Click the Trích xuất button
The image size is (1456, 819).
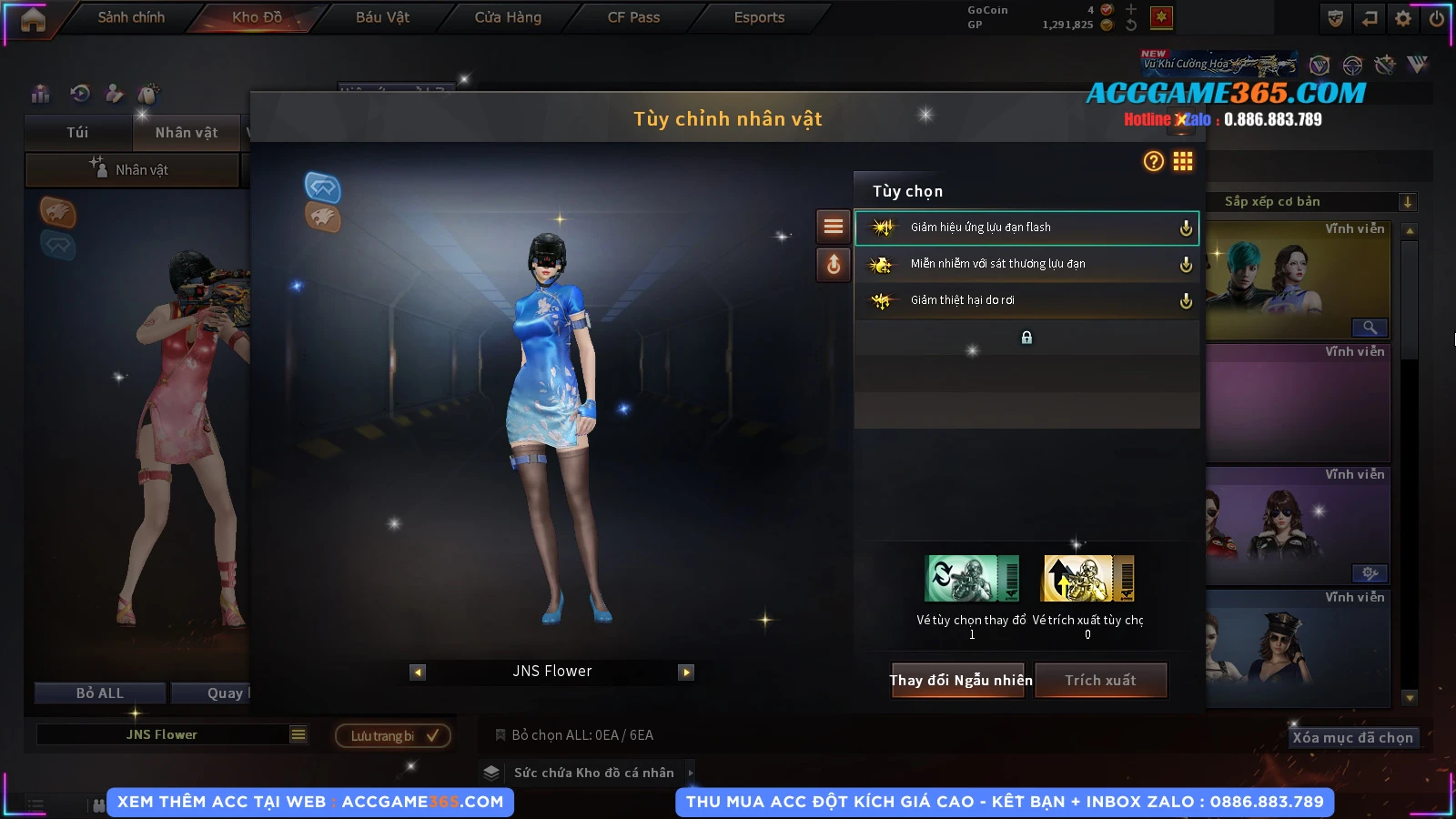[x=1101, y=680]
